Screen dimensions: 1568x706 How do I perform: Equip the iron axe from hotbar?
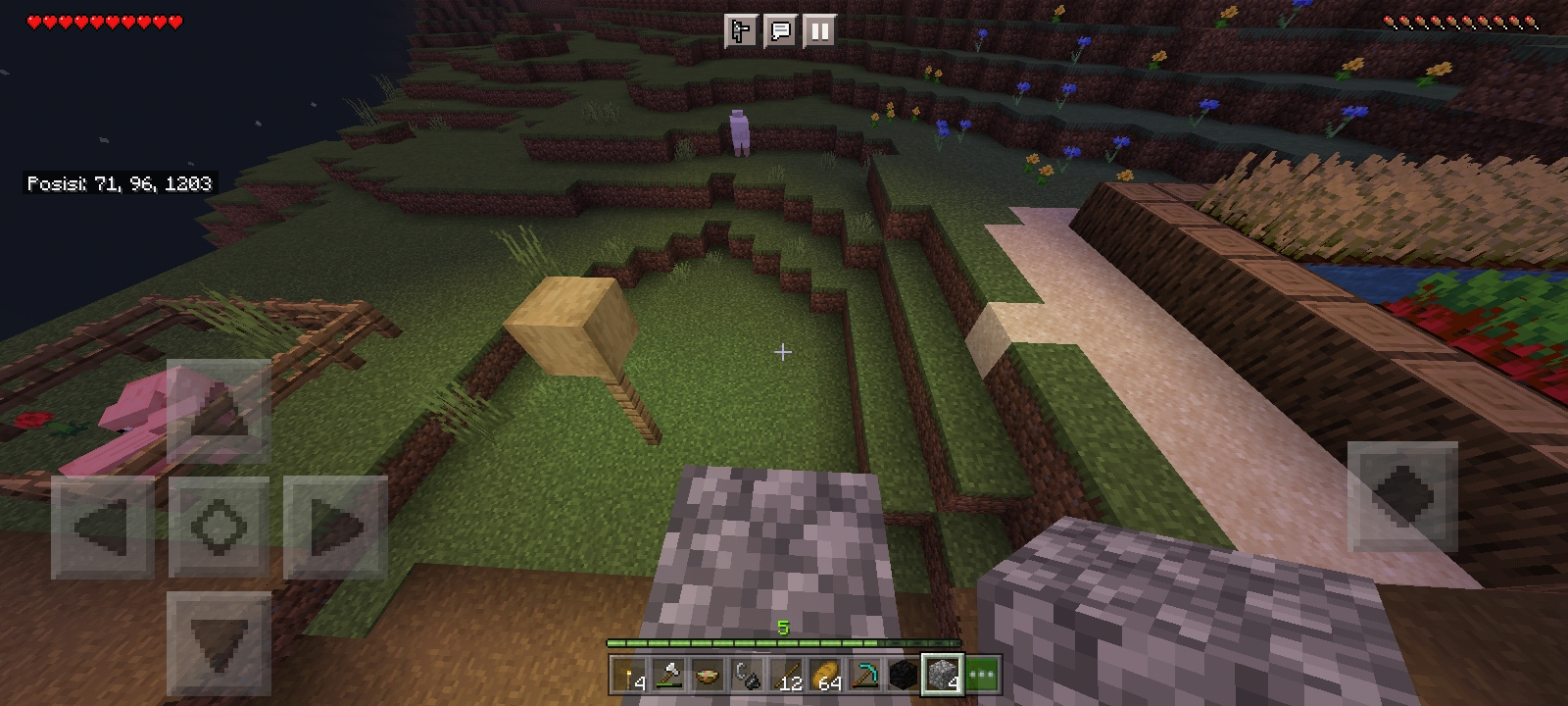pos(668,676)
